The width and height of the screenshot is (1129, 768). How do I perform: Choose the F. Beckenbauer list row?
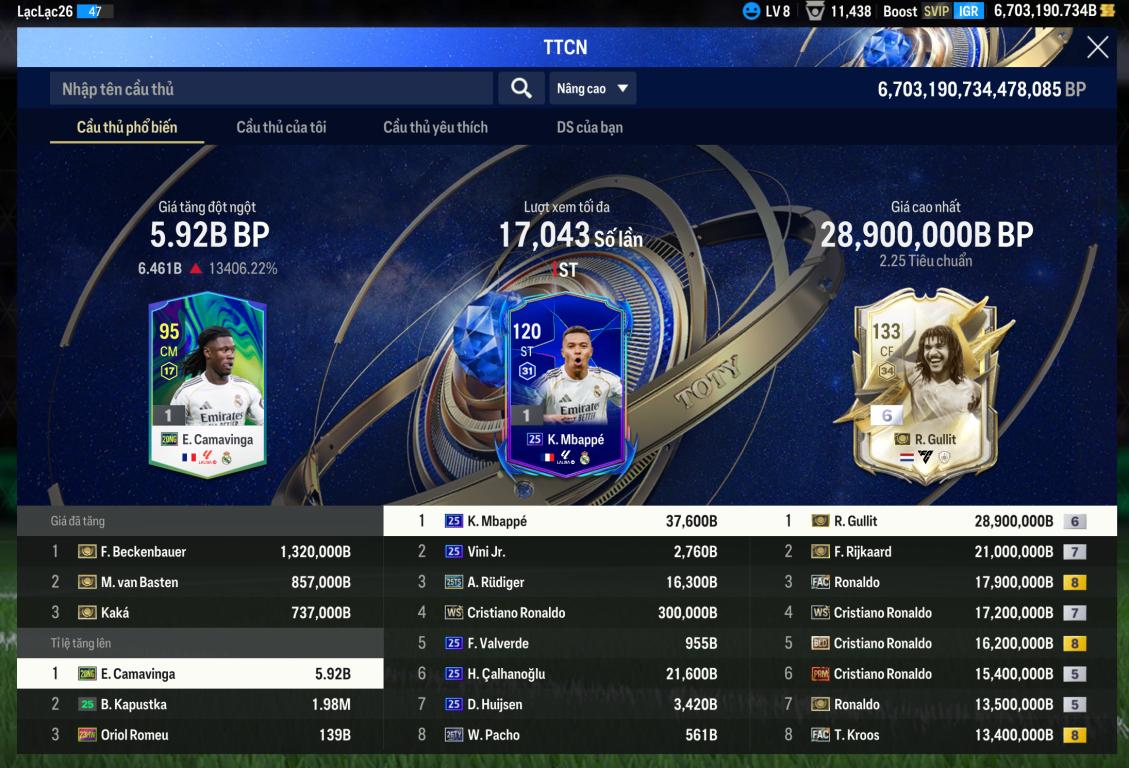coord(200,552)
